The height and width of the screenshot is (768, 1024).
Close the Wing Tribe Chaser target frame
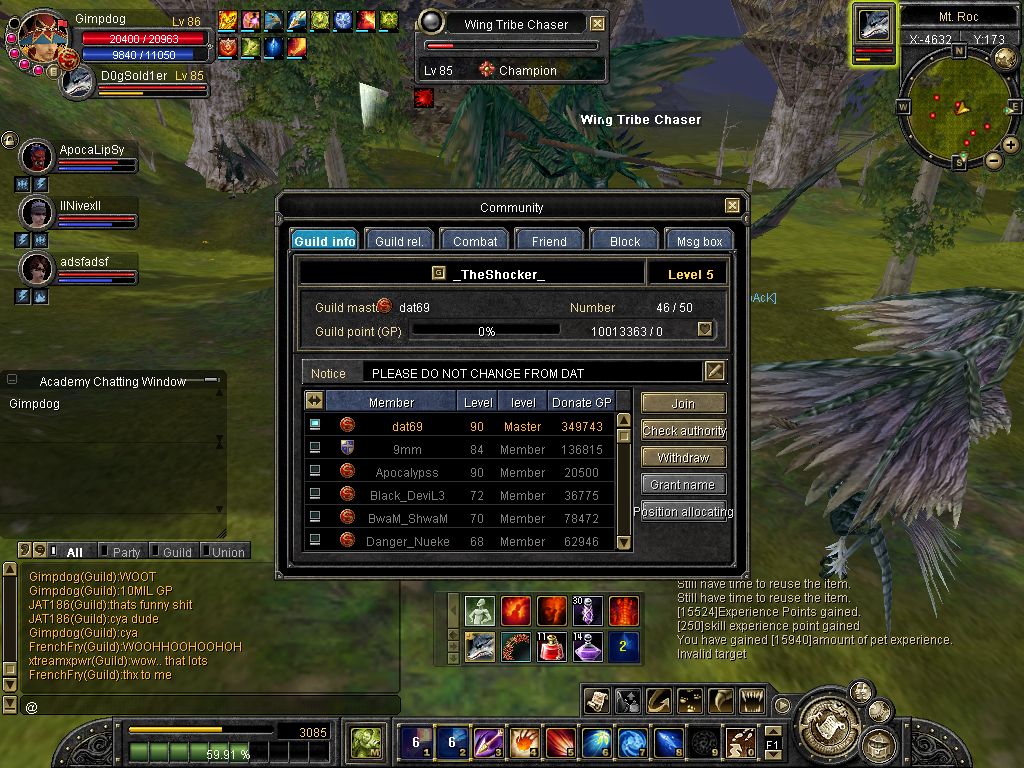pos(597,24)
